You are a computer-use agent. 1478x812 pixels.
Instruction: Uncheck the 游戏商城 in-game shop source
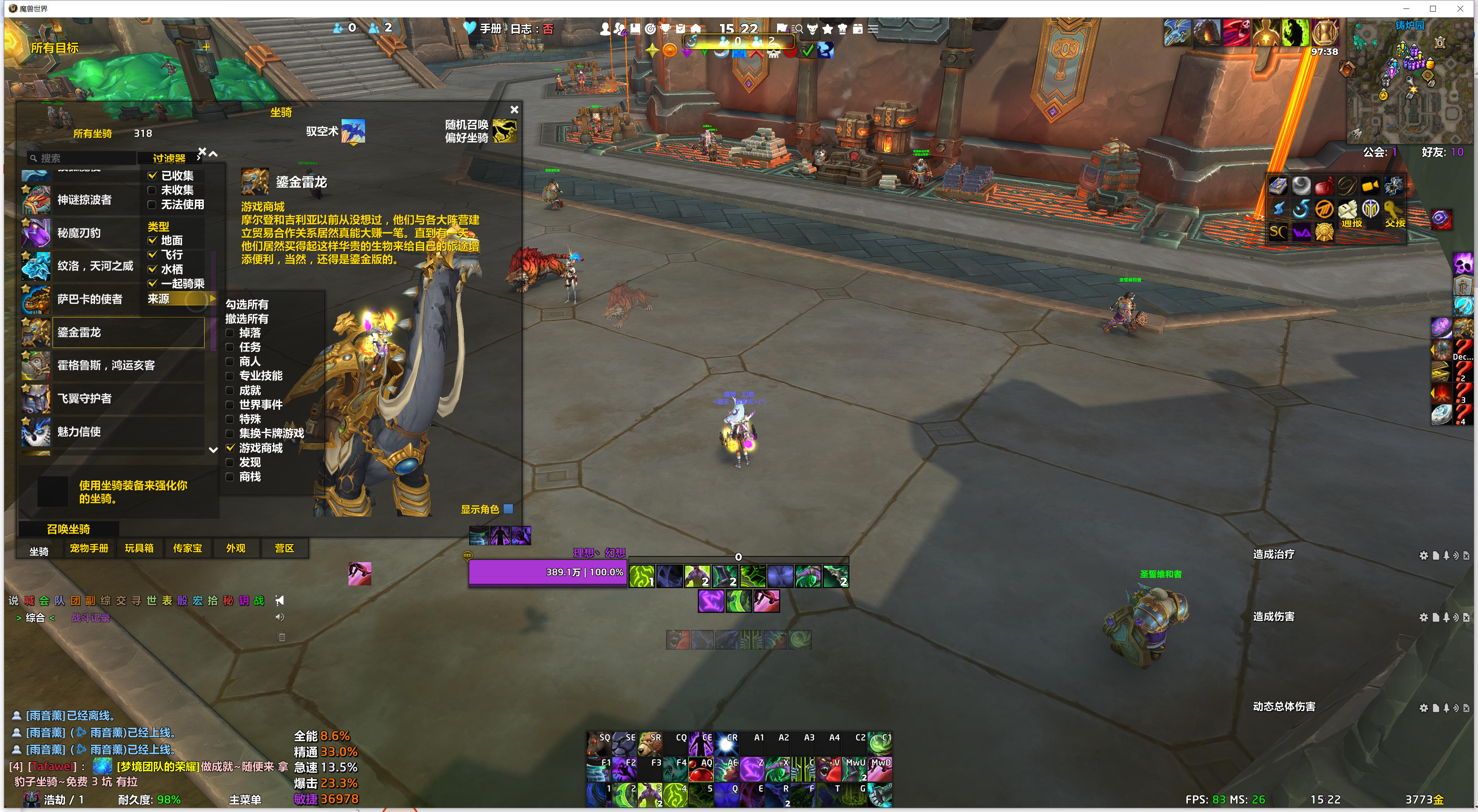[230, 448]
